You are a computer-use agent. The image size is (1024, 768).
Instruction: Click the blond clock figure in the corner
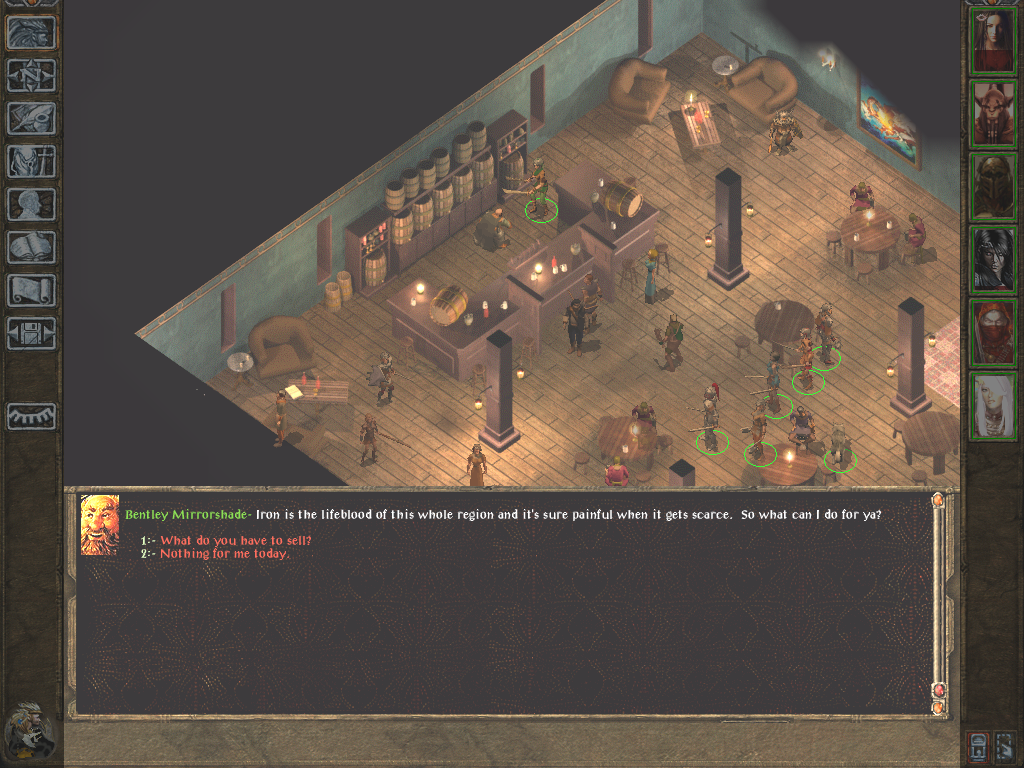click(x=29, y=731)
